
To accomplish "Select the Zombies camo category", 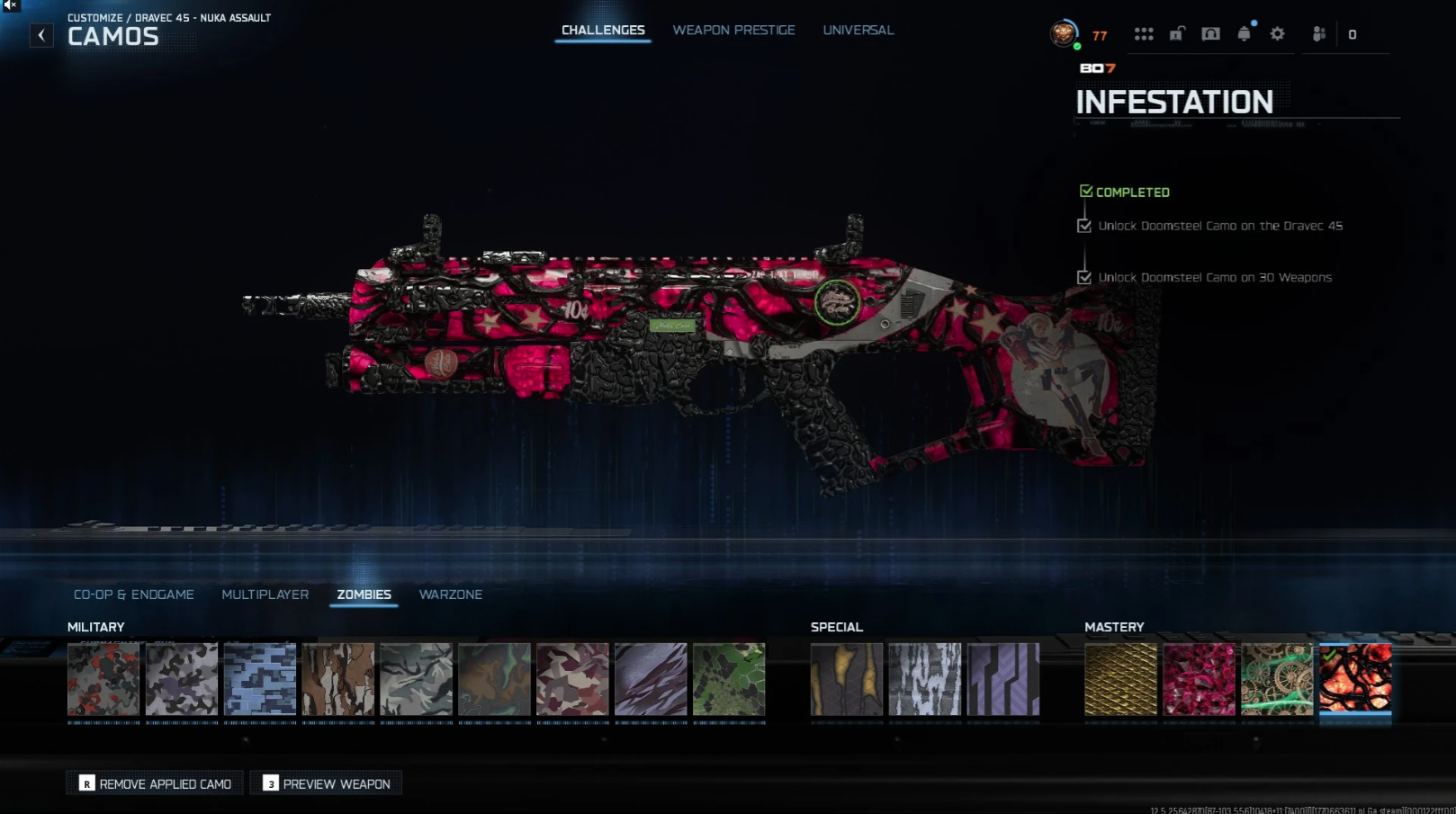I will tap(364, 595).
